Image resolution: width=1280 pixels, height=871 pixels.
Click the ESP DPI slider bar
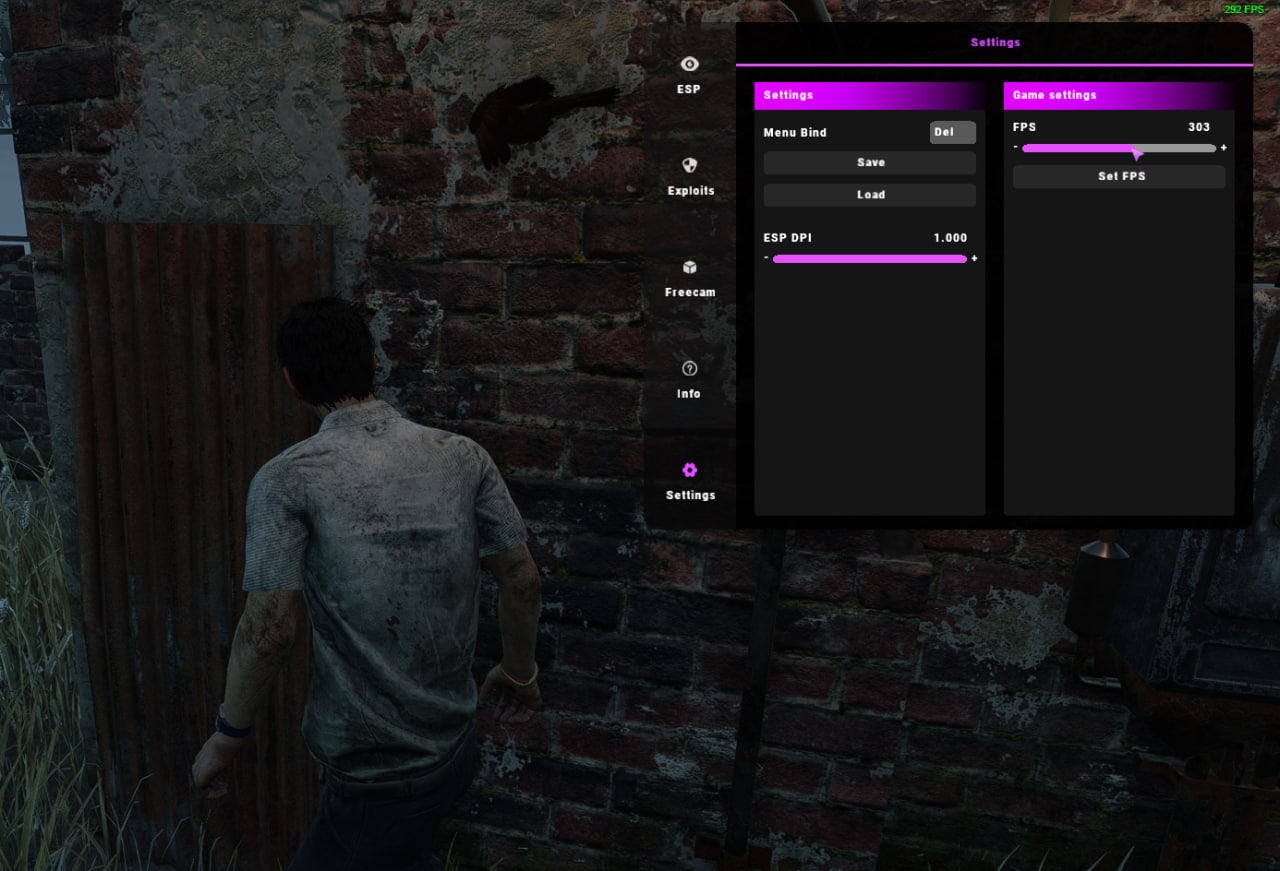(x=869, y=259)
